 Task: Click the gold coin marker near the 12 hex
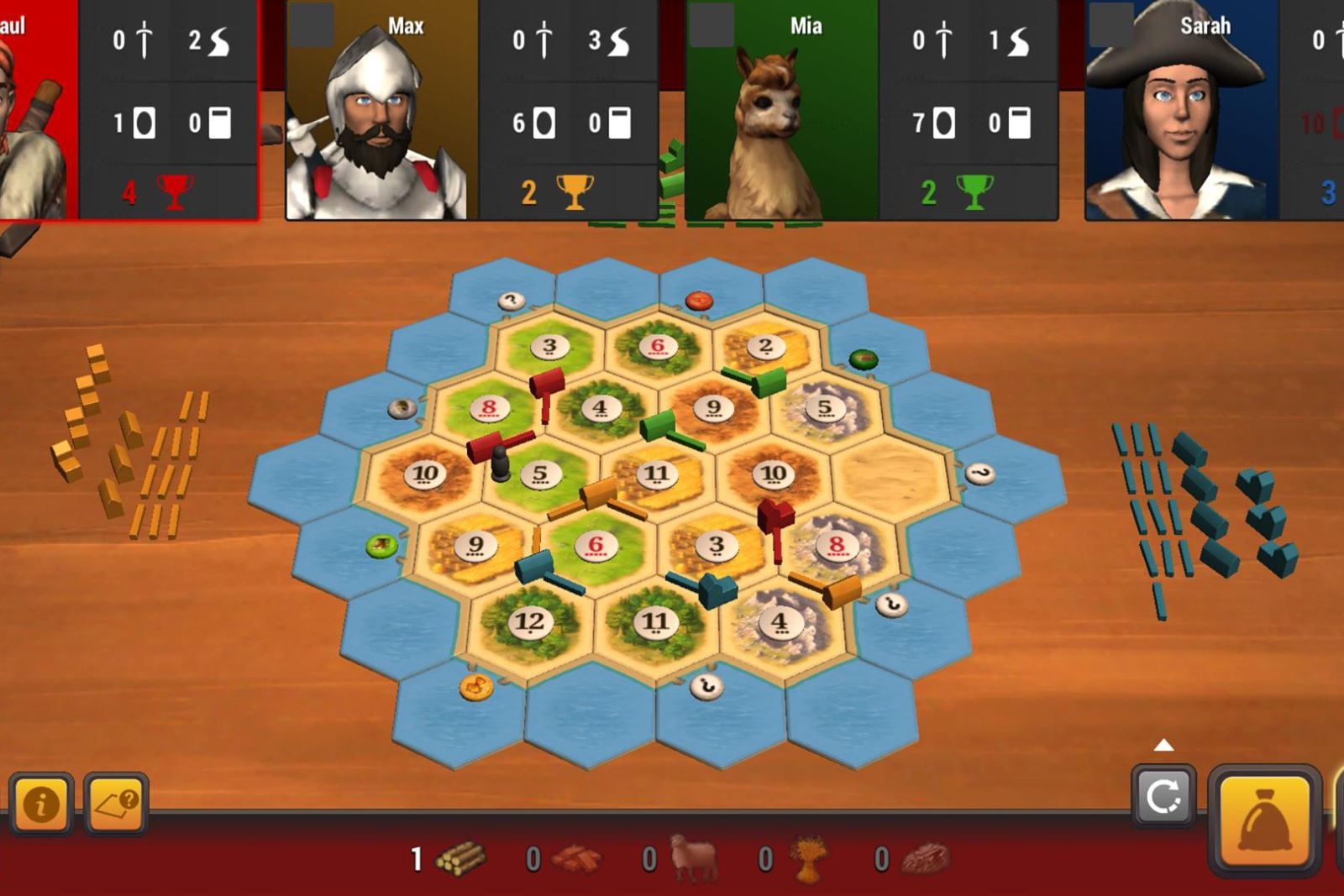tap(476, 686)
